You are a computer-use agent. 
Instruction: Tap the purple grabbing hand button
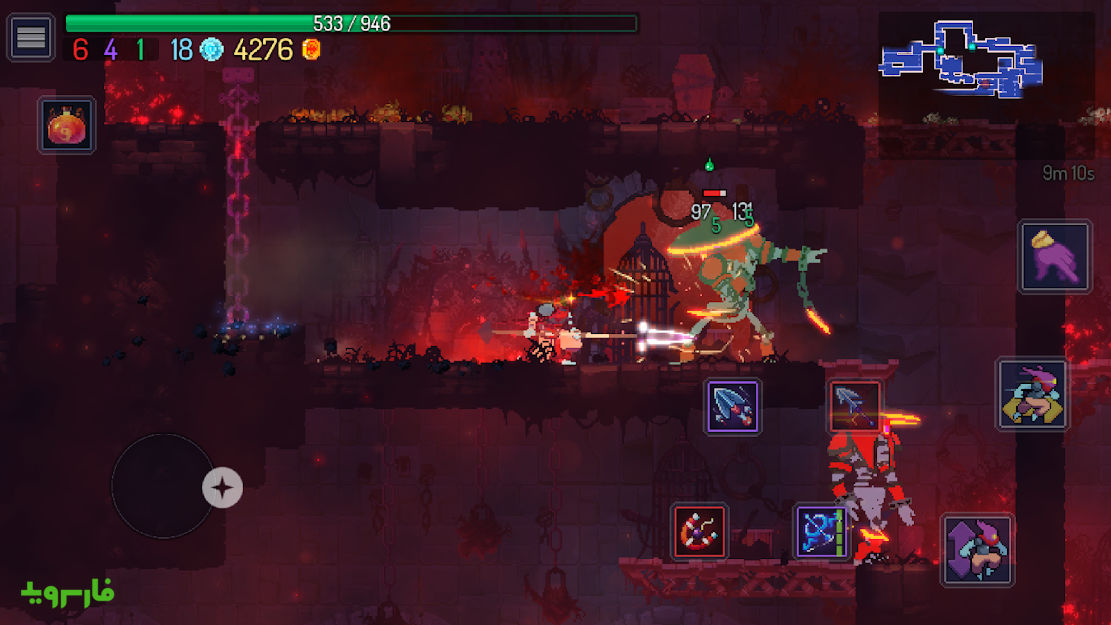point(1055,257)
